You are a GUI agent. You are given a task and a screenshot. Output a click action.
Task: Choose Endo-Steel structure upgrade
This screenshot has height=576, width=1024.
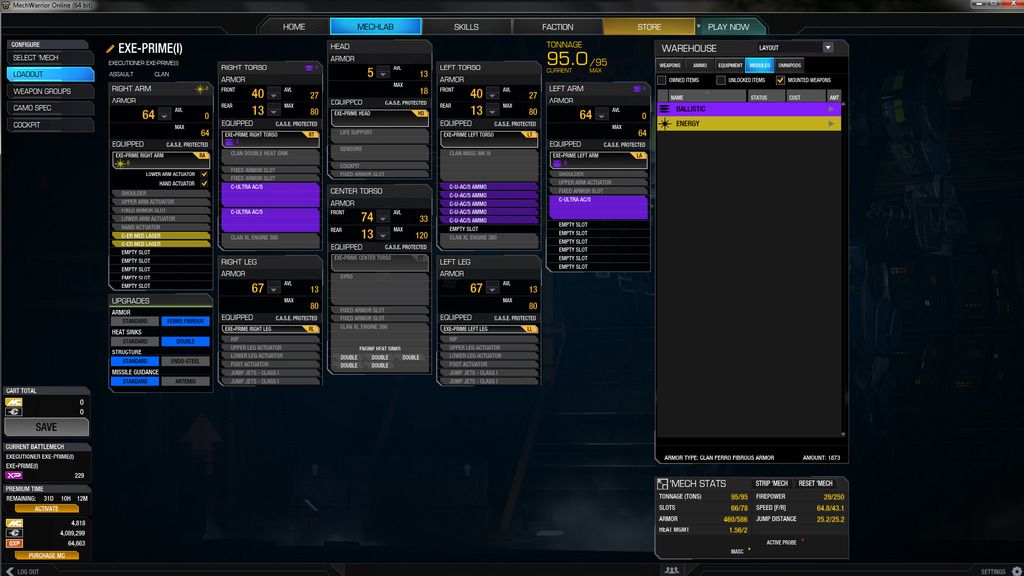[x=186, y=361]
